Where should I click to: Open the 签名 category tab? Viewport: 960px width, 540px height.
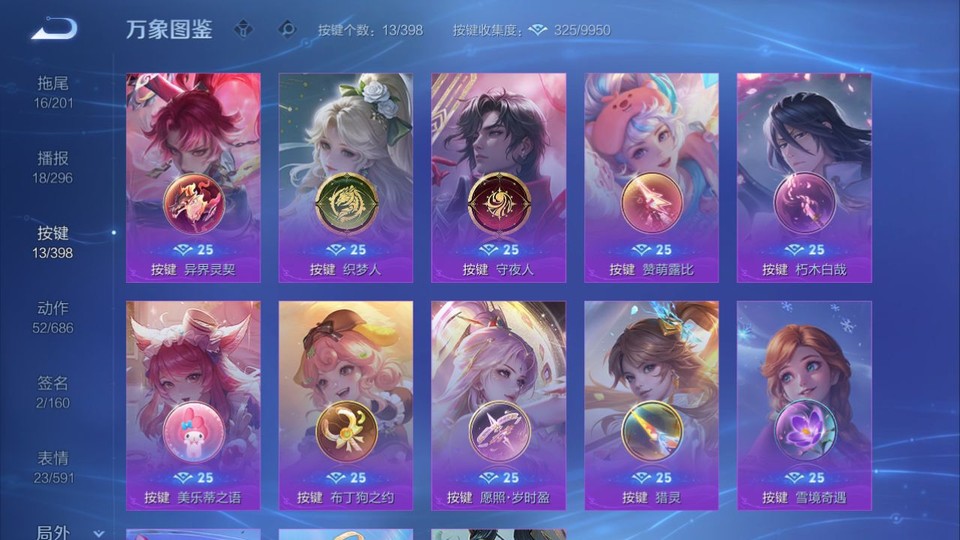[54, 391]
